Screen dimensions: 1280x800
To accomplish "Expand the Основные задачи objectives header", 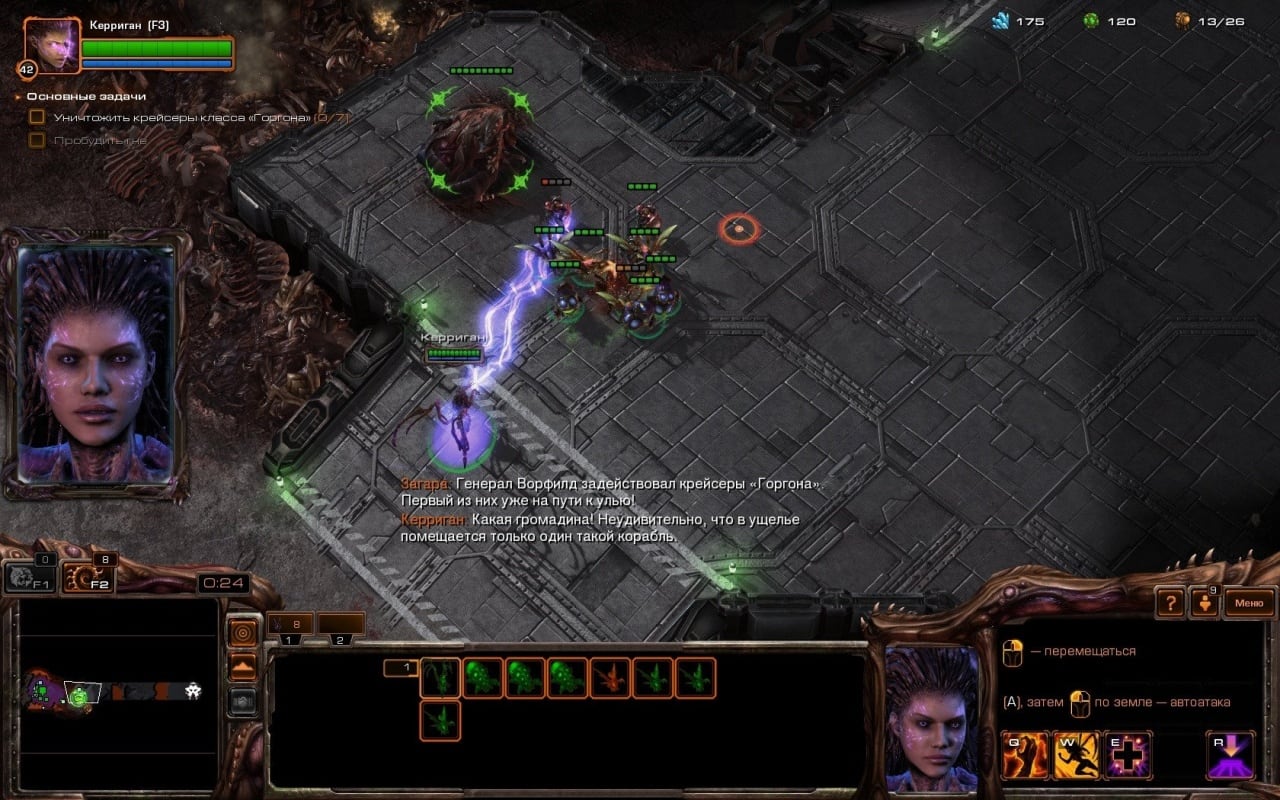I will tap(86, 96).
